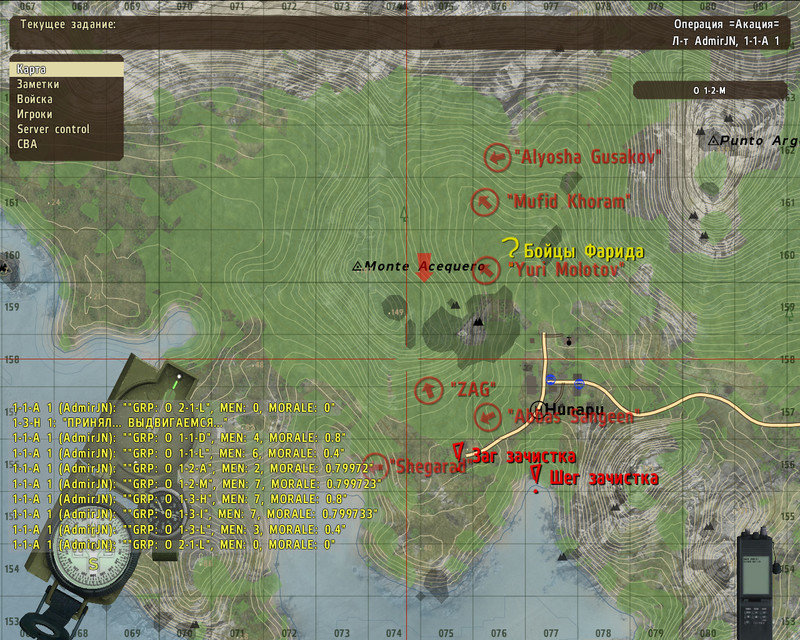This screenshot has width=800, height=640.
Task: Click the Текущее задание task bar
Action: pyautogui.click(x=400, y=30)
